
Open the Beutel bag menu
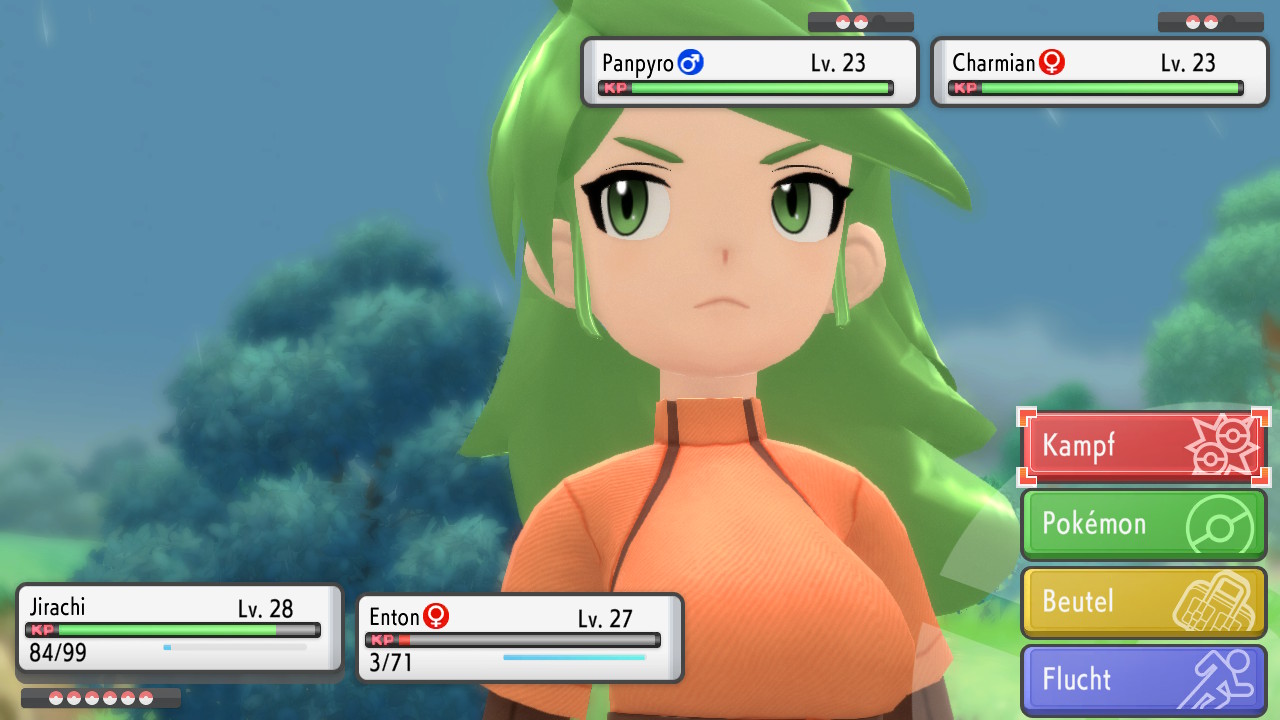click(1143, 602)
